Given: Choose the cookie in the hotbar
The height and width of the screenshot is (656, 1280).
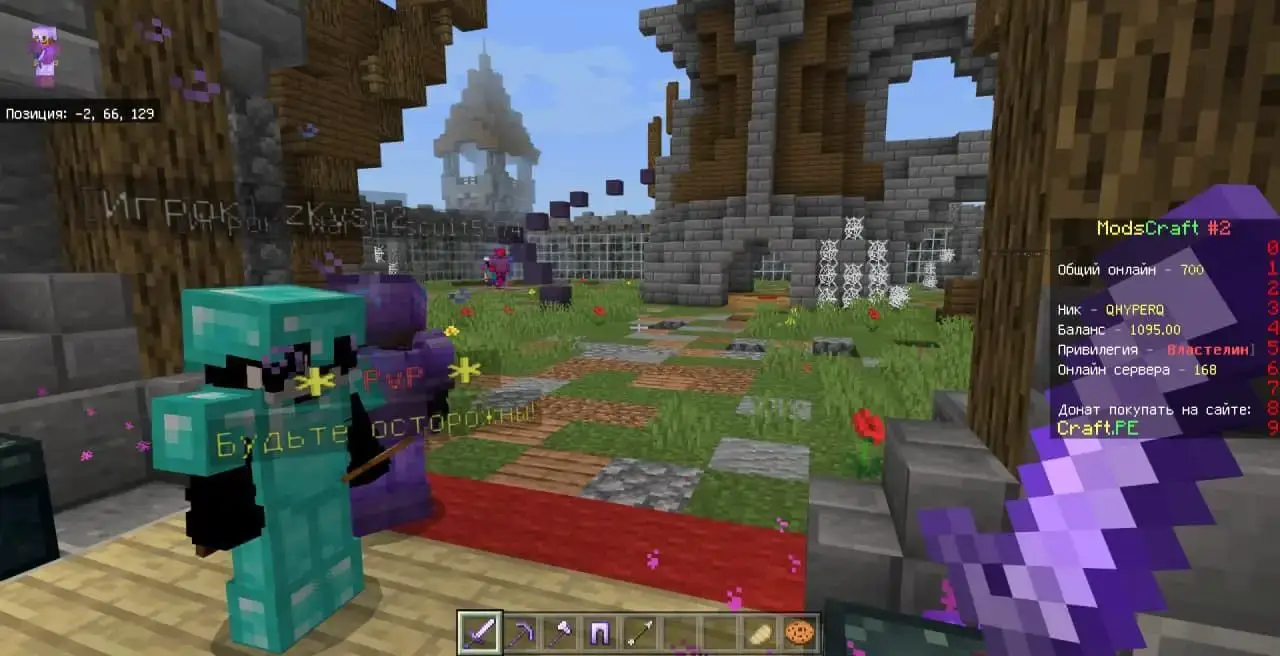Looking at the screenshot, I should (x=799, y=633).
